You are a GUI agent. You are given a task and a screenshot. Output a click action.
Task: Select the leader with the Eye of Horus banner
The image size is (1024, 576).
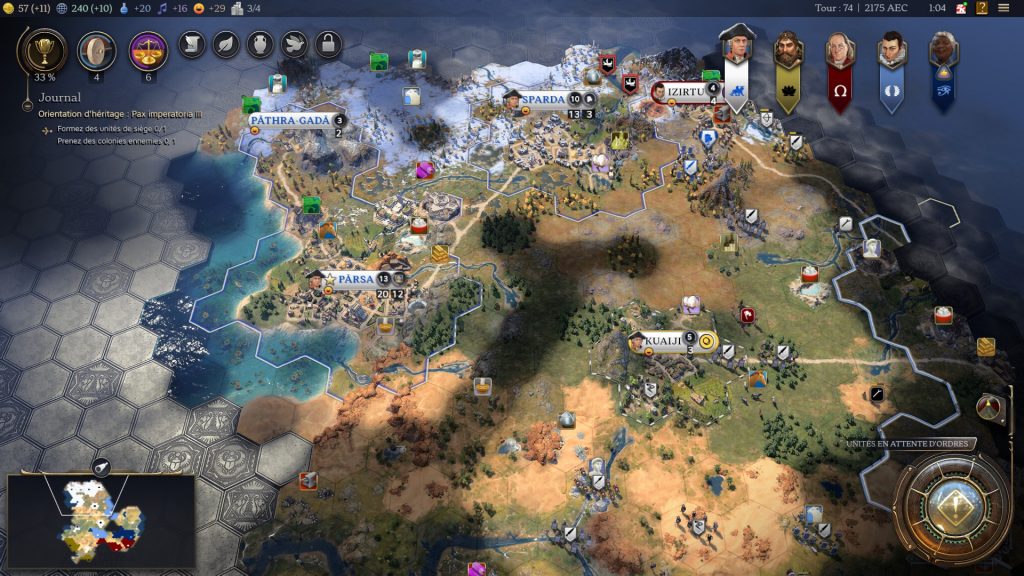943,50
